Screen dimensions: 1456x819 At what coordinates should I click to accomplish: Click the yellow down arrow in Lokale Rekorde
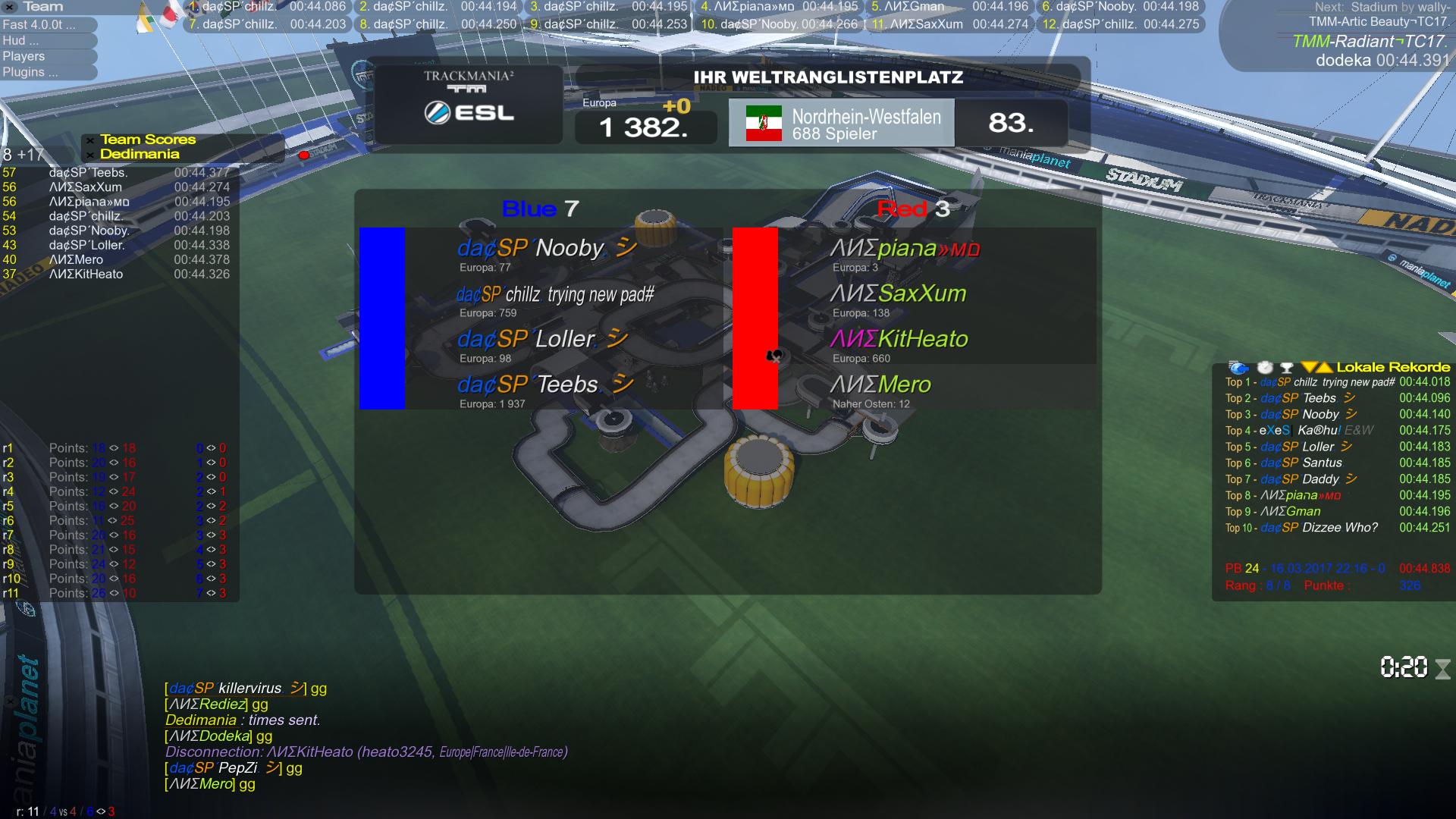1309,368
